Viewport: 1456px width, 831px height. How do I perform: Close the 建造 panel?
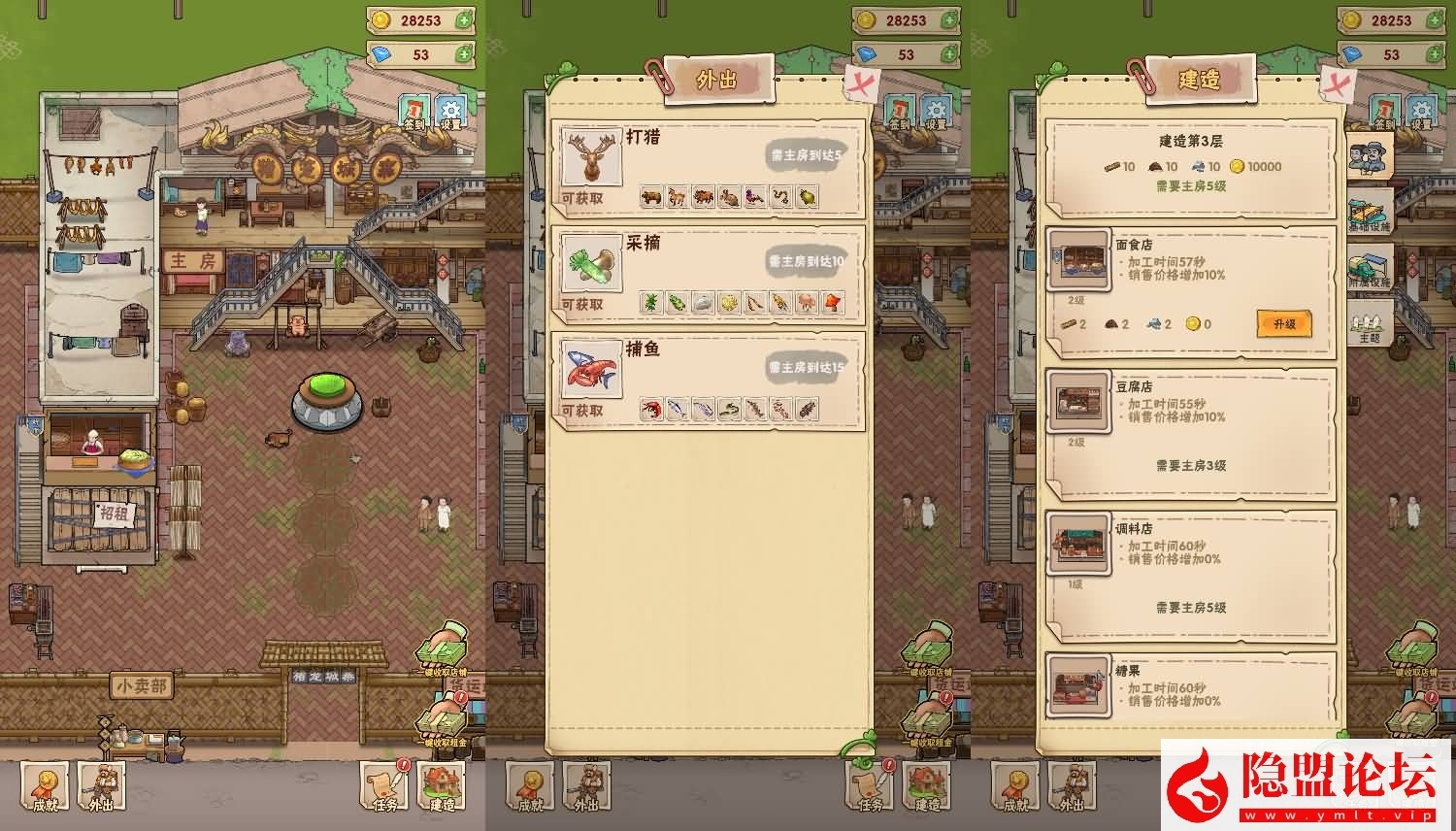coord(1341,83)
